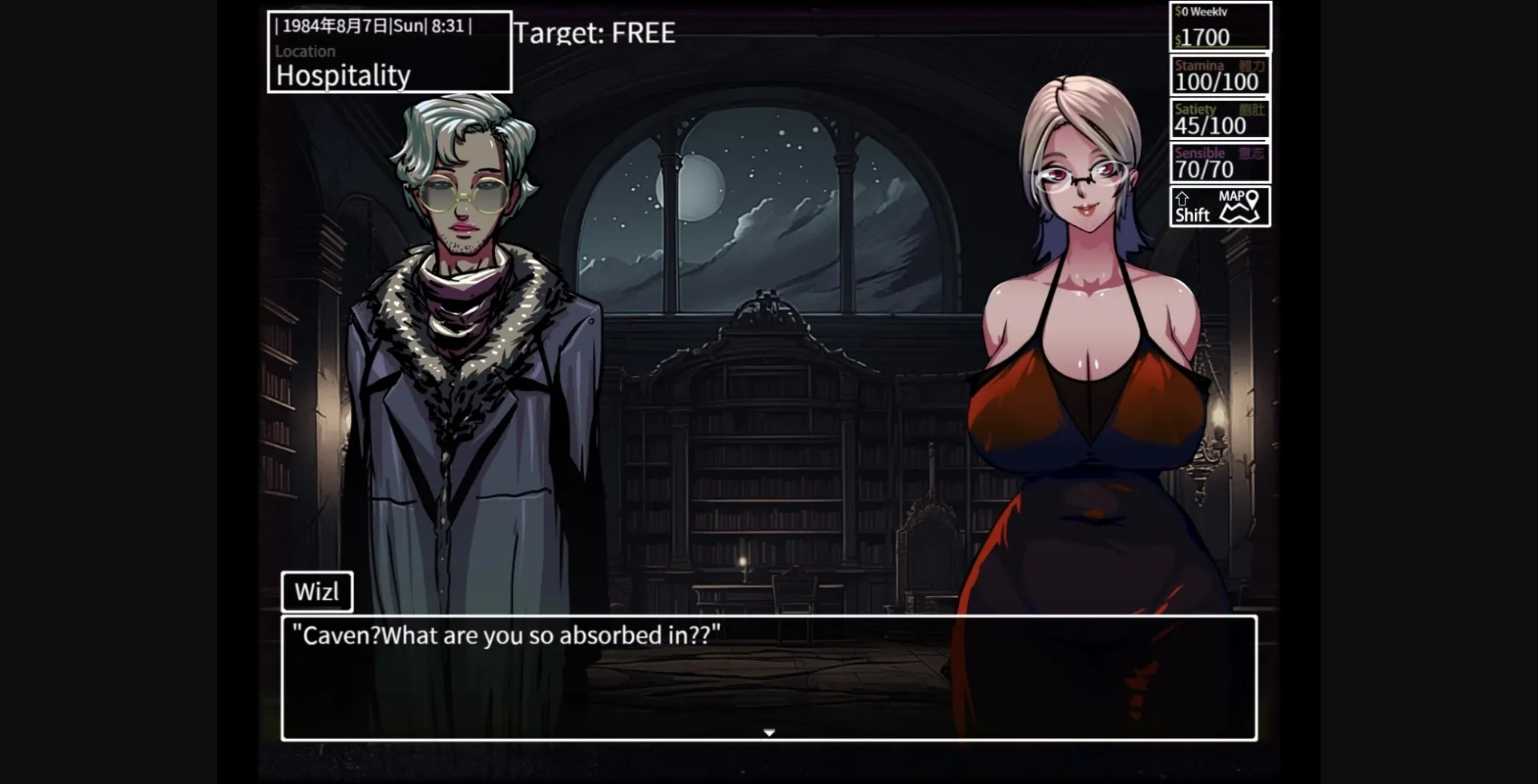Click the small $ icon next to Weekly
Viewport: 1538px width, 784px height.
[1177, 11]
